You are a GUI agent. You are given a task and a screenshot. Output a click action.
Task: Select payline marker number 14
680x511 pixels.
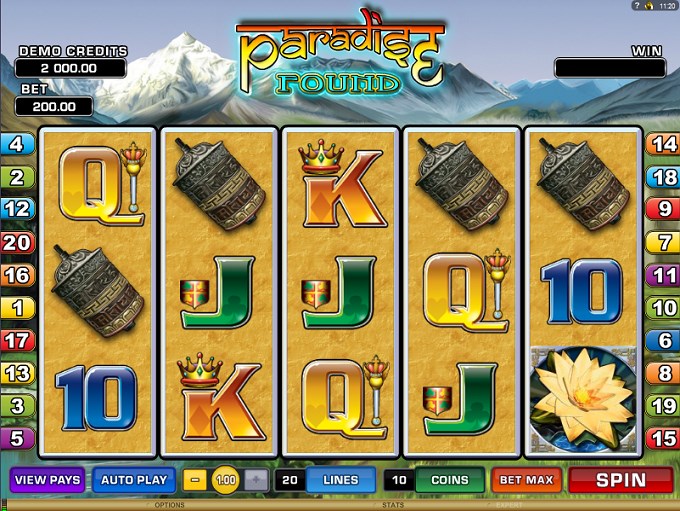coord(664,145)
